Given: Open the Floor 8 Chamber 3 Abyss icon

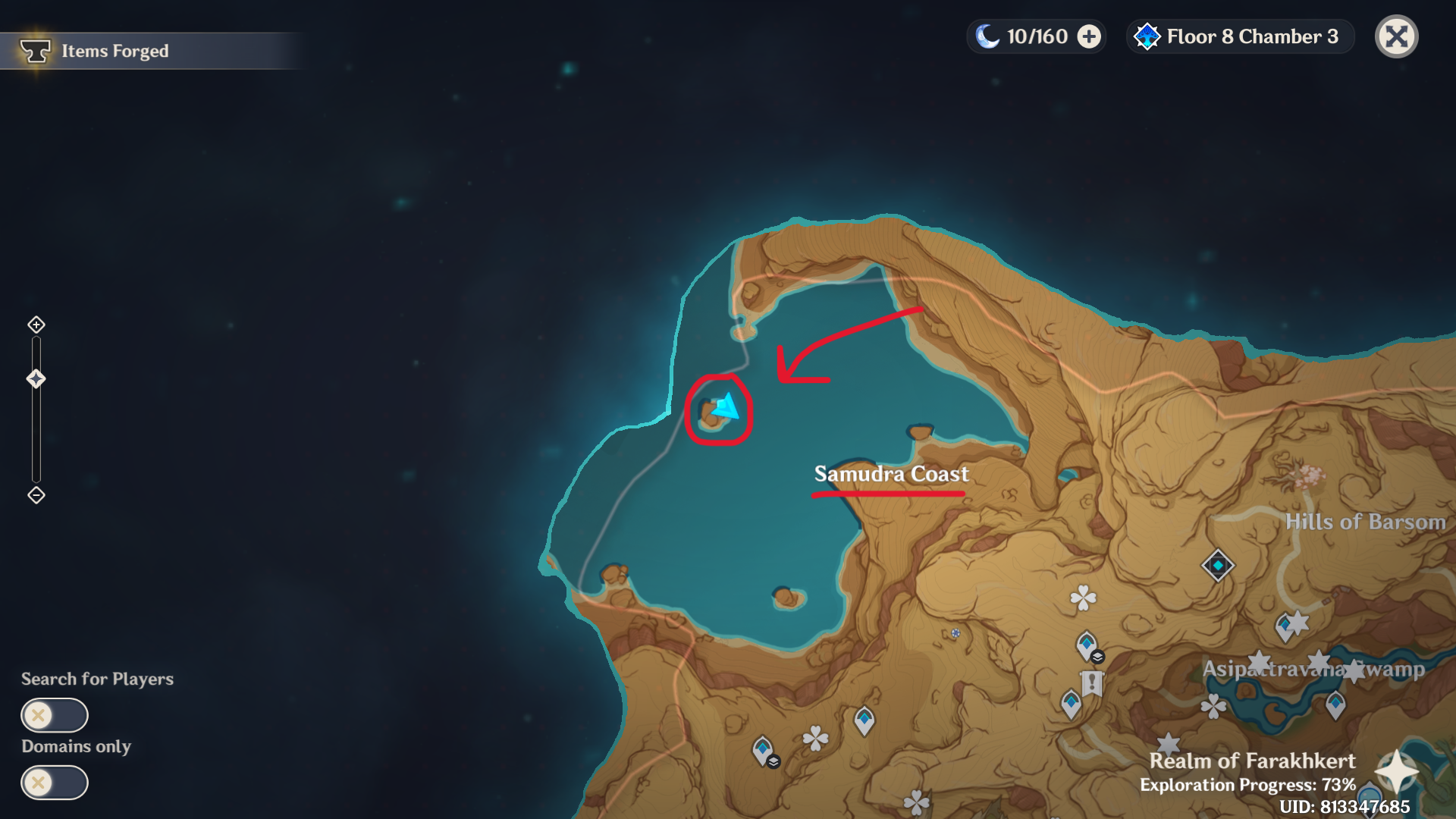Looking at the screenshot, I should (x=1147, y=36).
